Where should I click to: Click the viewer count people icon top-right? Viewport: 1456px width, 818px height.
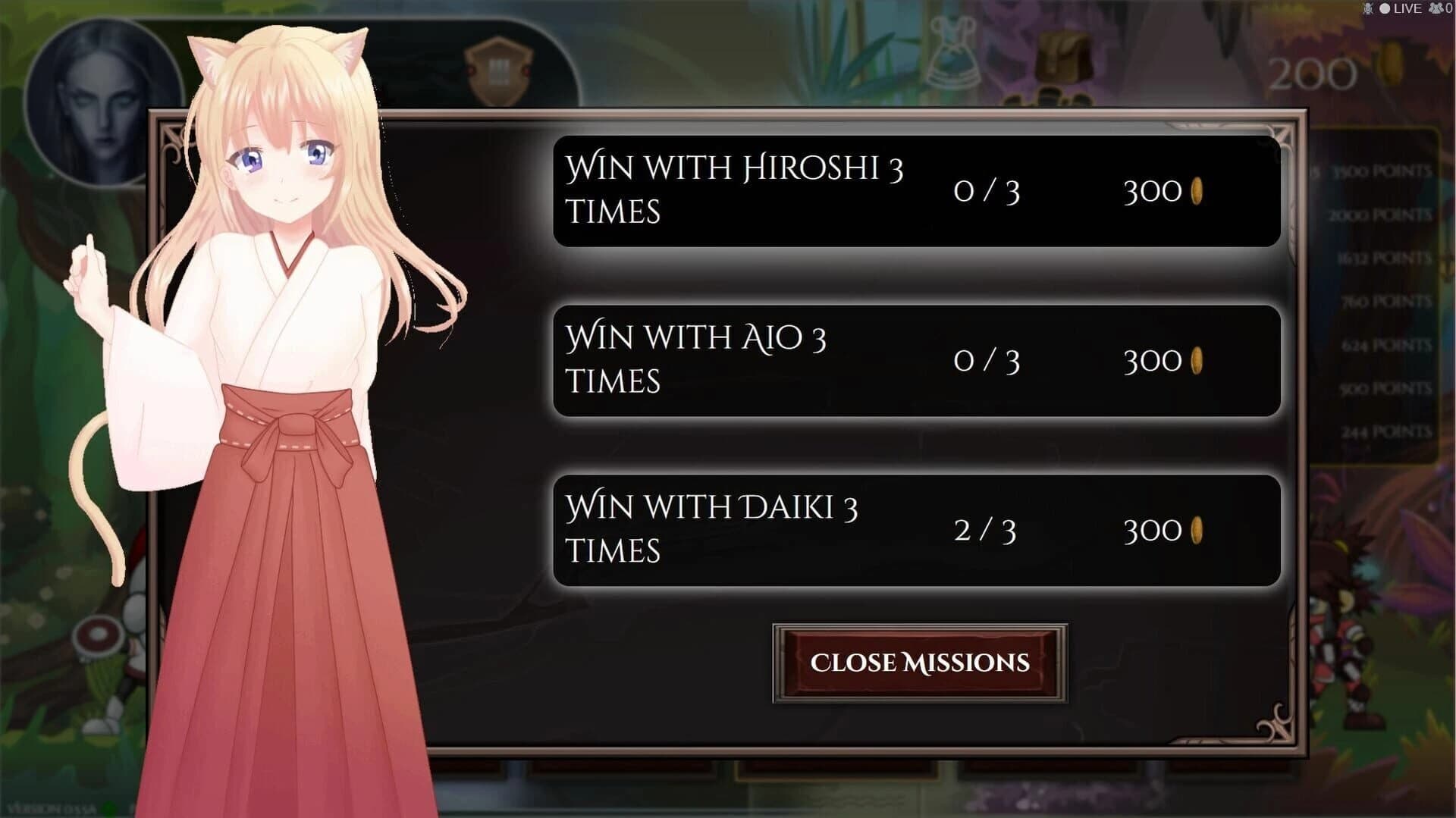(1437, 9)
